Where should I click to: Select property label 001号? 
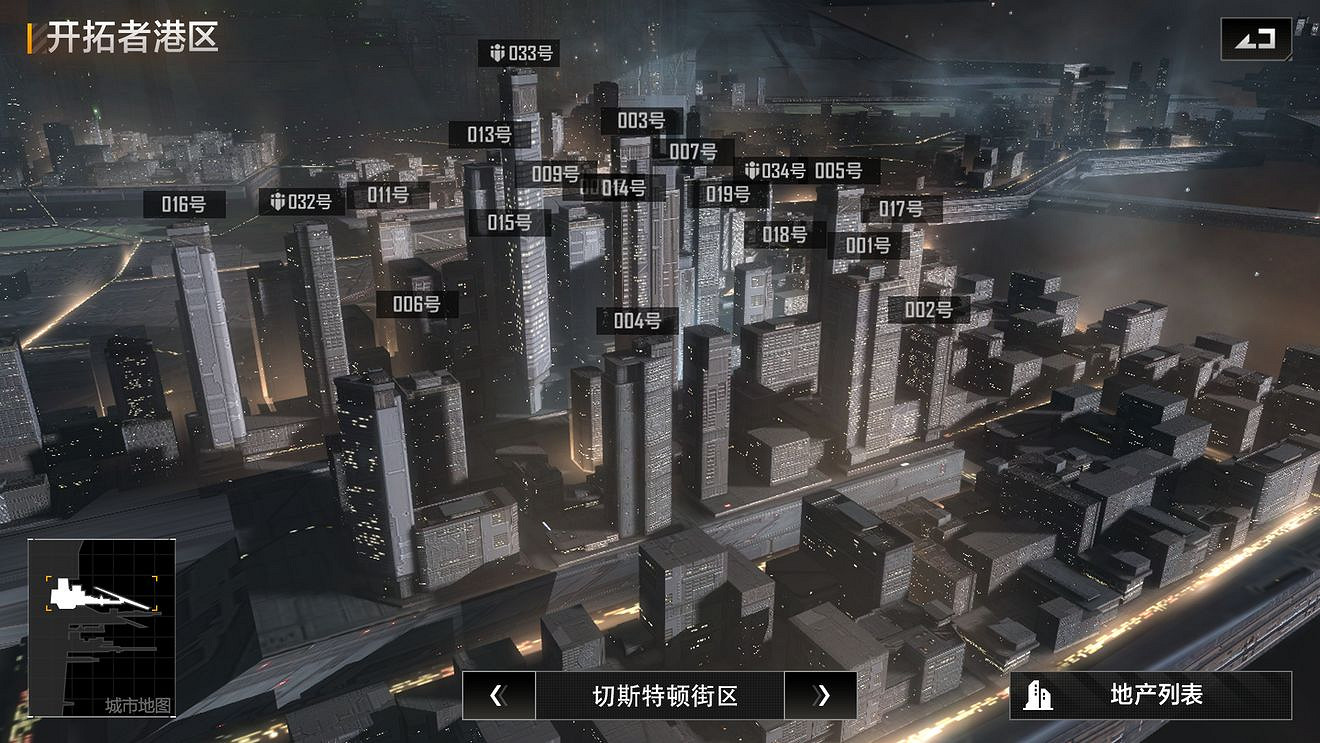tap(868, 243)
